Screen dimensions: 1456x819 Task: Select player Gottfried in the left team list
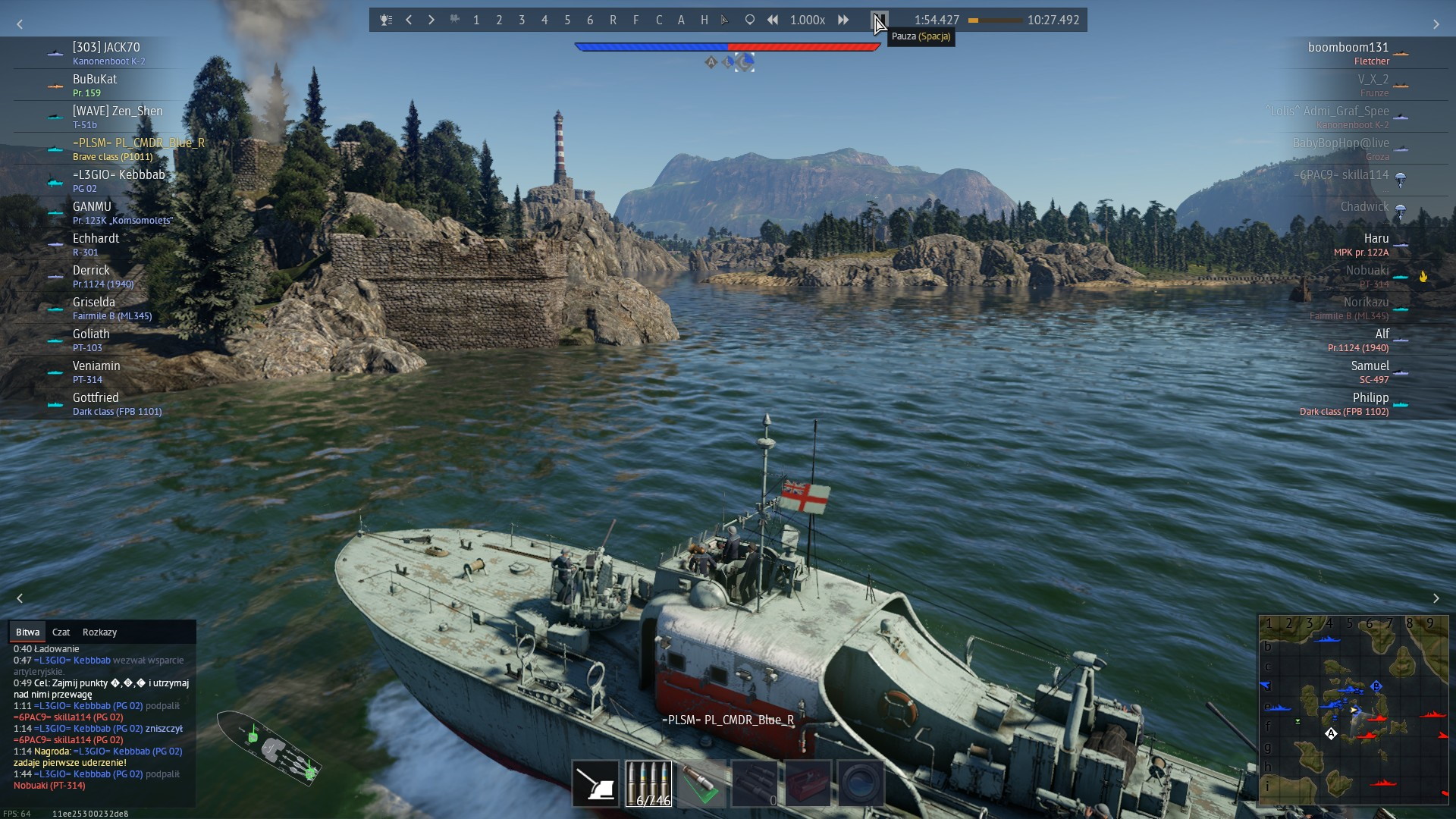tap(96, 398)
